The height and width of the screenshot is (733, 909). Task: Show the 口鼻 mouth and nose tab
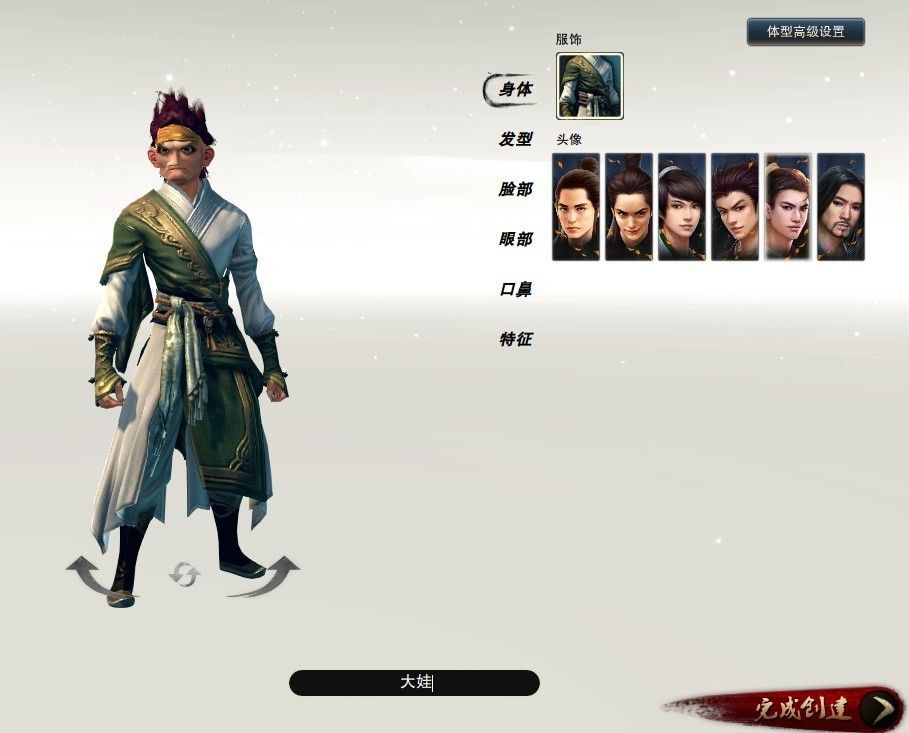point(515,290)
